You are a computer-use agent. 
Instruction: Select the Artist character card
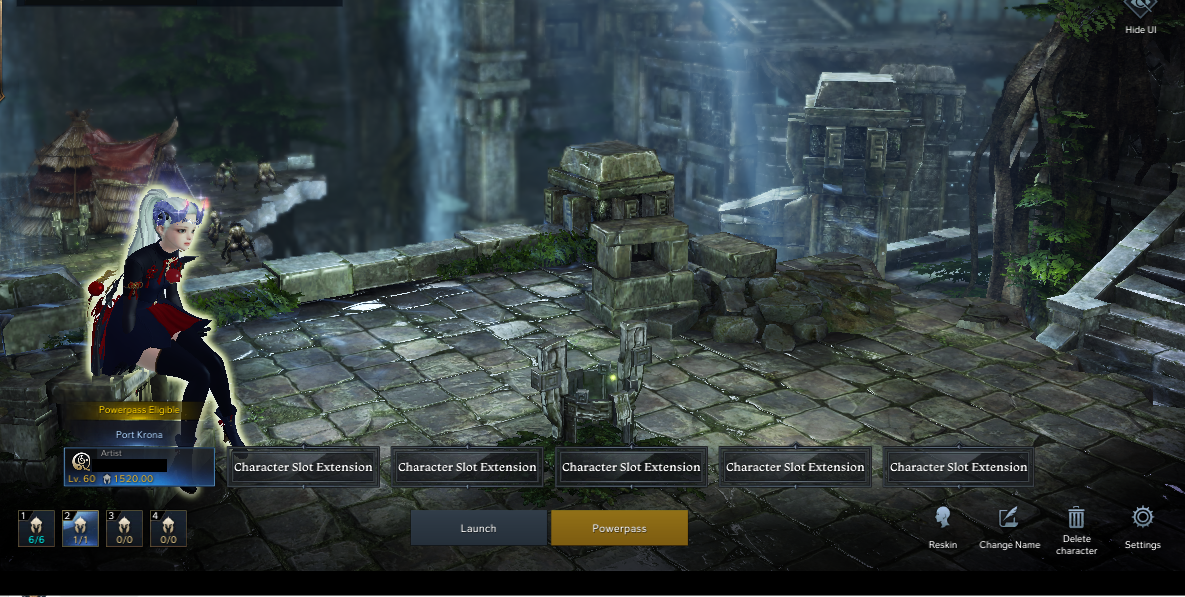point(139,467)
